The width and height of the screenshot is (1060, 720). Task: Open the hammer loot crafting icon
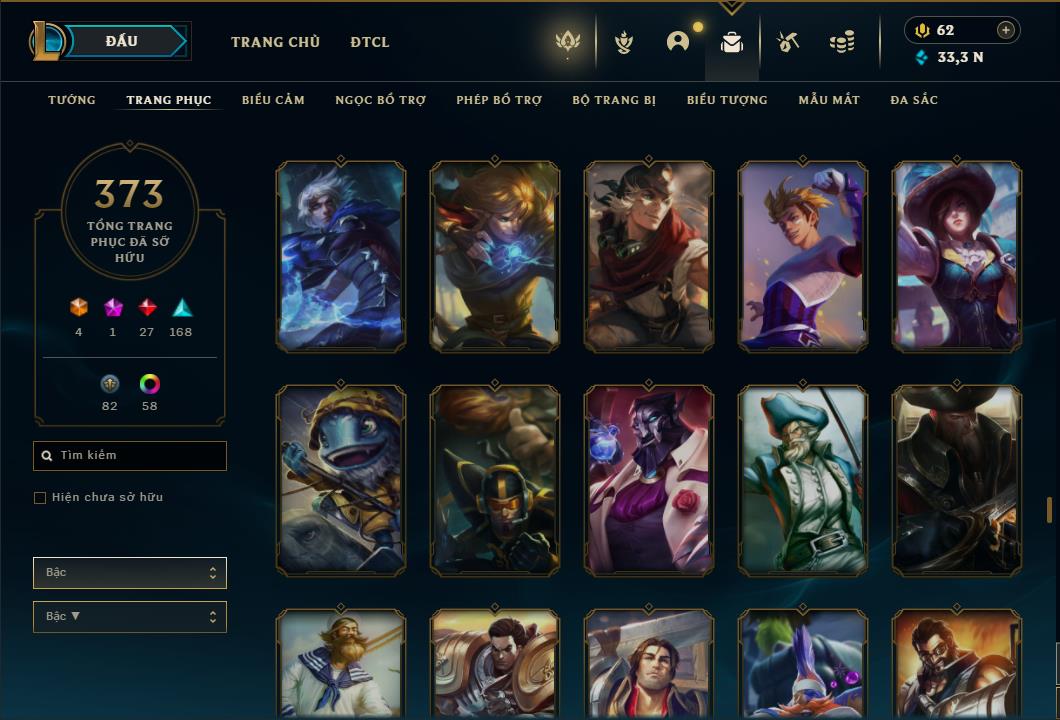[788, 42]
